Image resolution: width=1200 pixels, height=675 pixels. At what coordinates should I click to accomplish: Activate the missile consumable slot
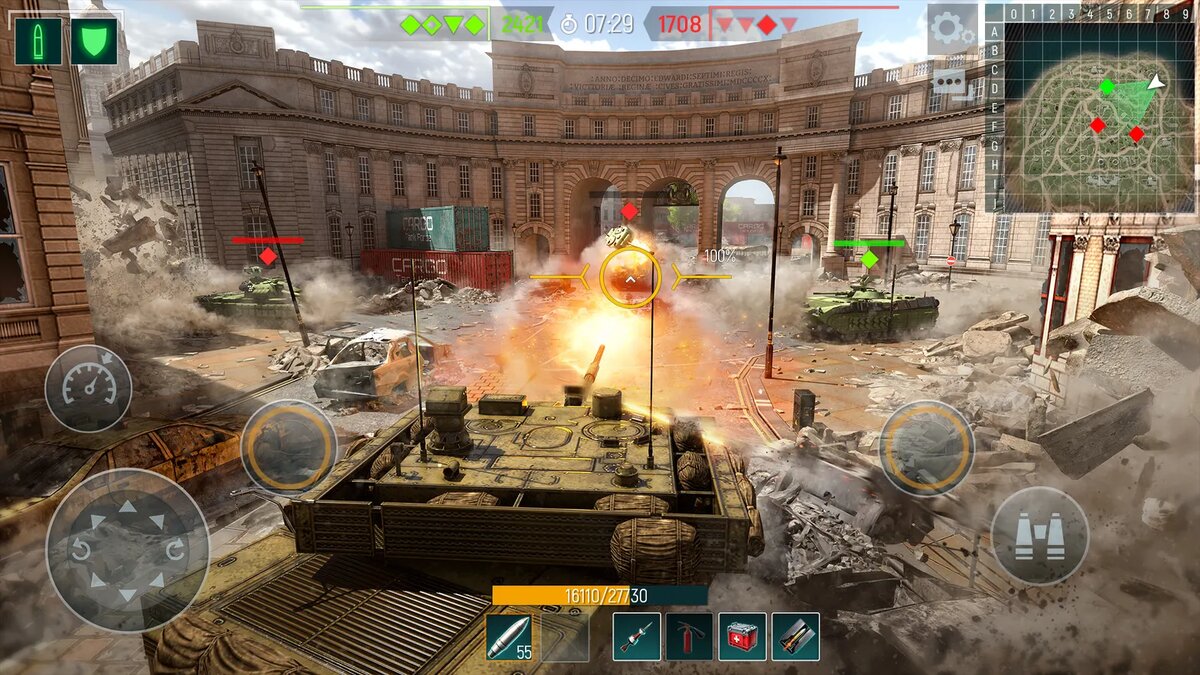point(795,637)
